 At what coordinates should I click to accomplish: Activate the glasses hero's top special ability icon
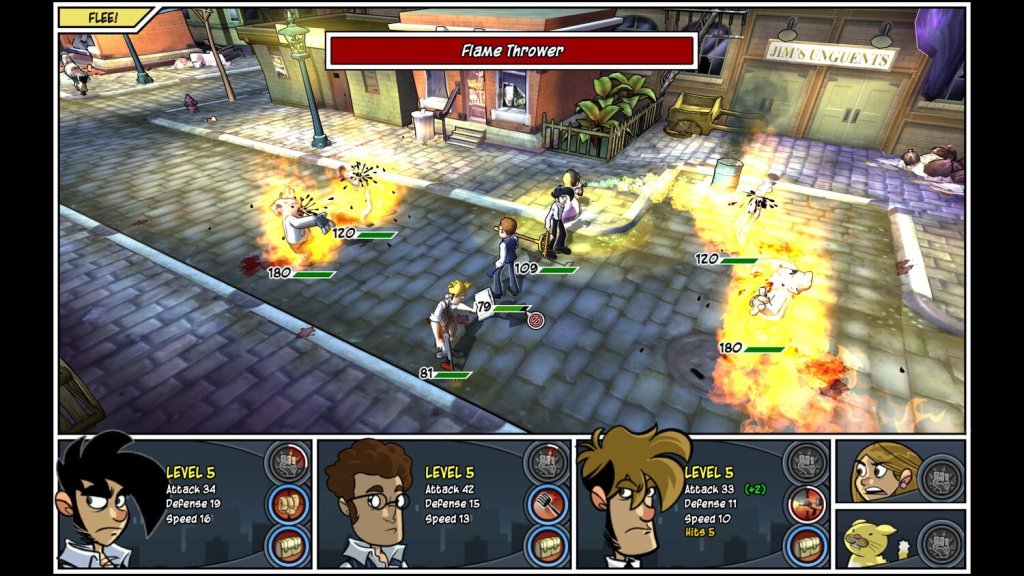tap(546, 462)
